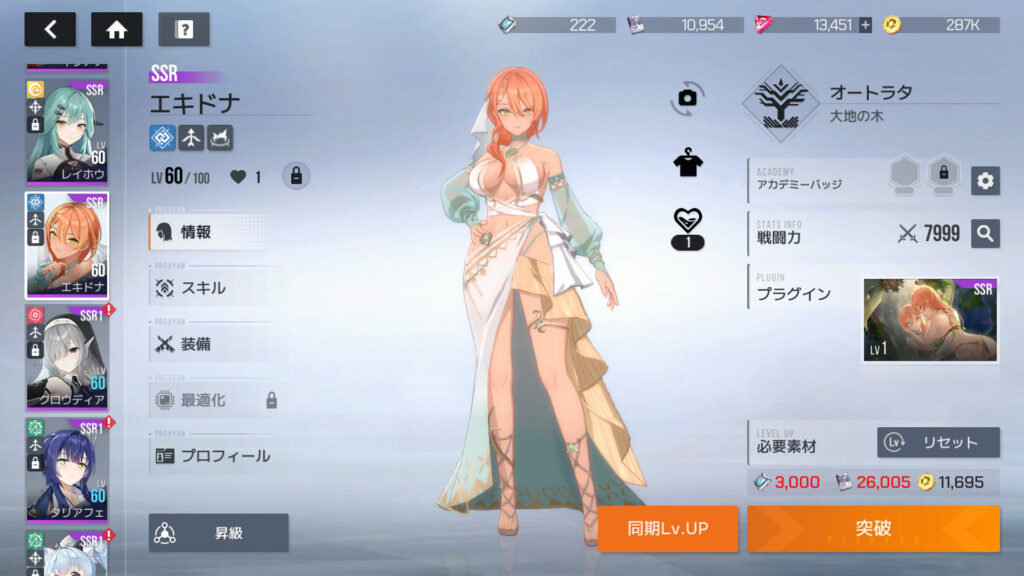Viewport: 1024px width, 576px height.
Task: Open the help guide icon
Action: (184, 30)
